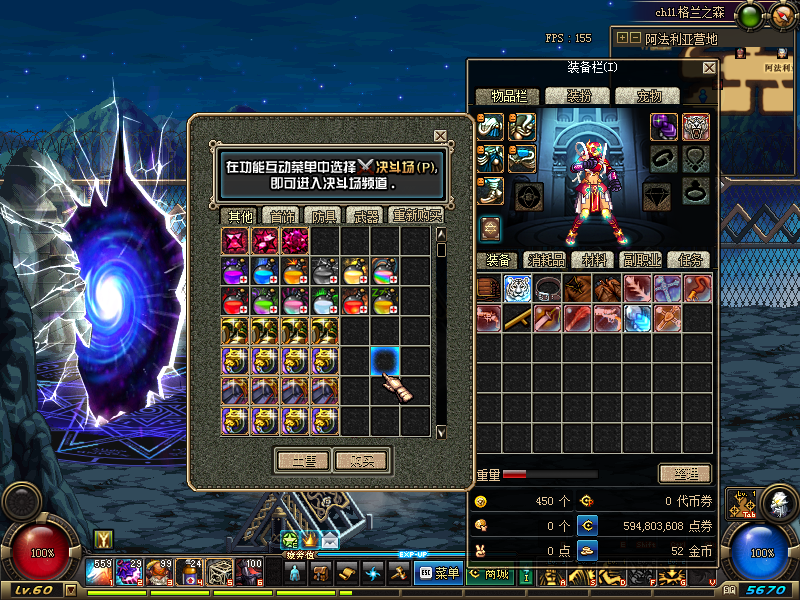Show the 消耗品 consumables tab
The height and width of the screenshot is (600, 800).
click(545, 260)
